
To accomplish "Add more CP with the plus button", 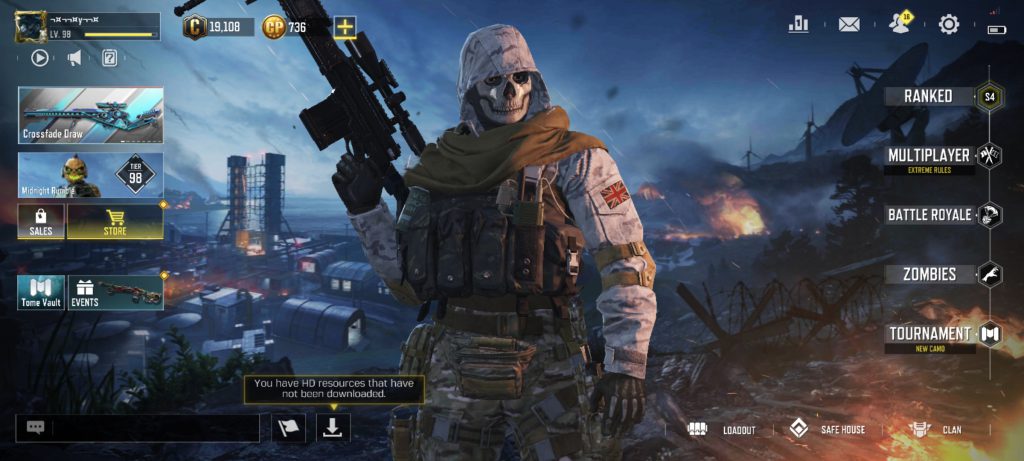I will point(345,27).
